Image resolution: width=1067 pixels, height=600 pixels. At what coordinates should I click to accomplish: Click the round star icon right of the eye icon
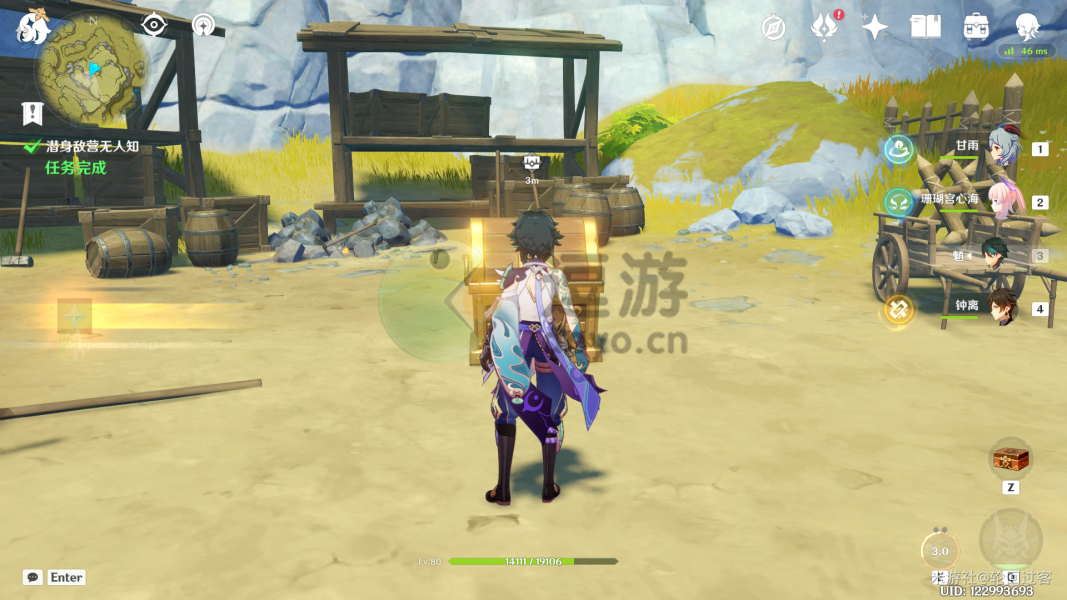tap(203, 25)
